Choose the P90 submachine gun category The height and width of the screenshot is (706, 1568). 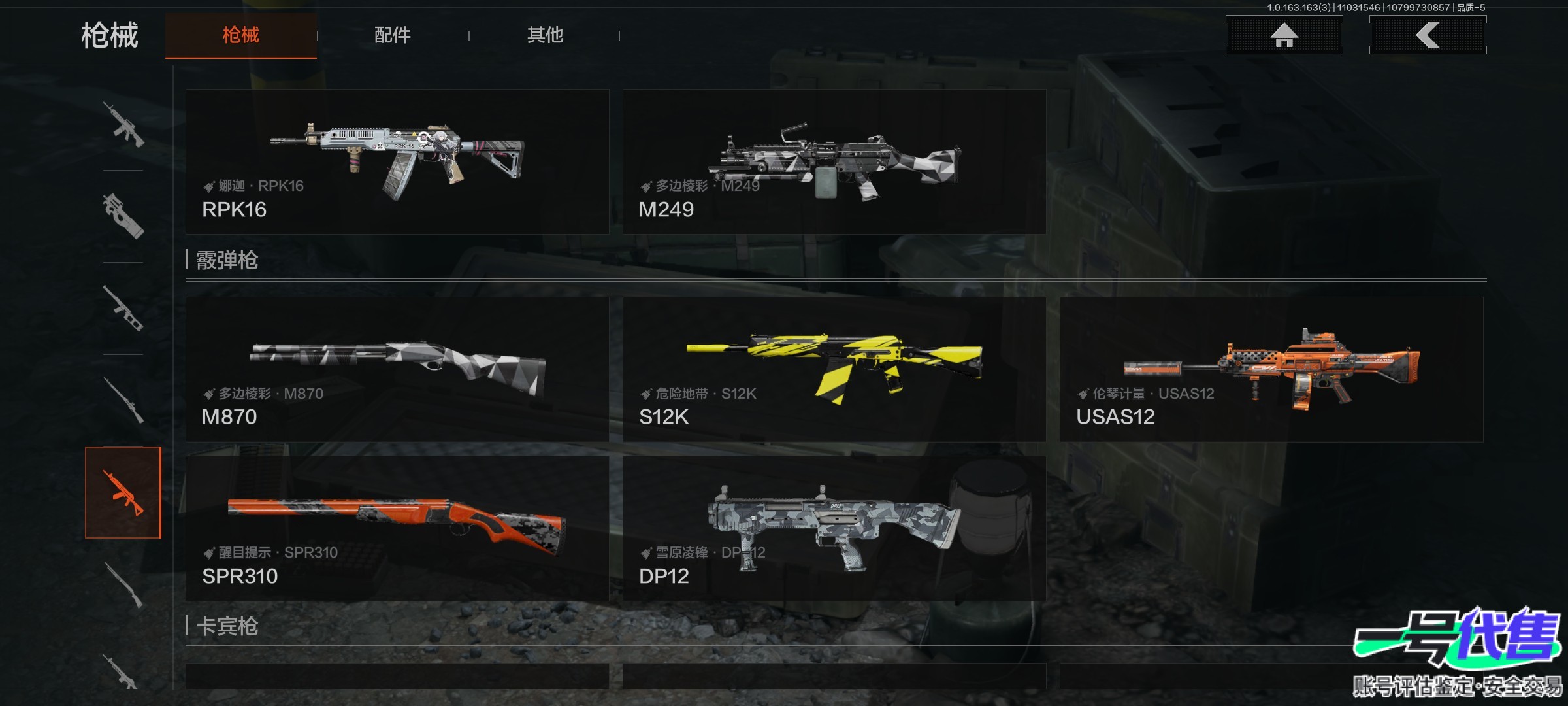pos(123,216)
